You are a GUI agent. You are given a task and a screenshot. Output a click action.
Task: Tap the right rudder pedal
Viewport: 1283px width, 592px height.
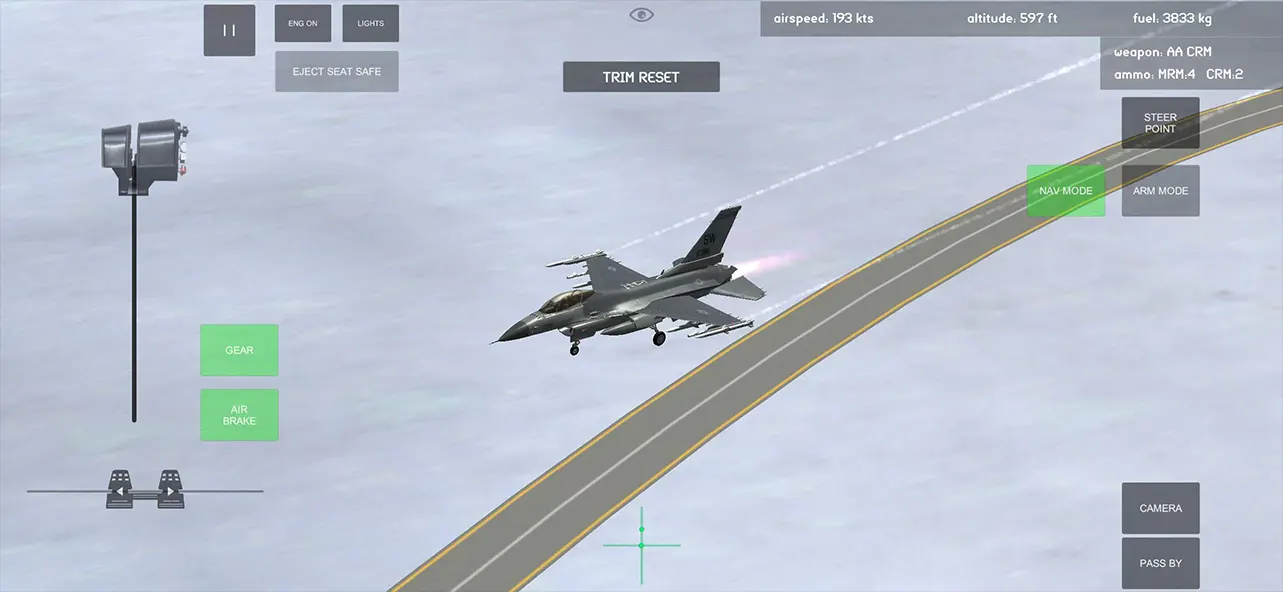coord(171,489)
